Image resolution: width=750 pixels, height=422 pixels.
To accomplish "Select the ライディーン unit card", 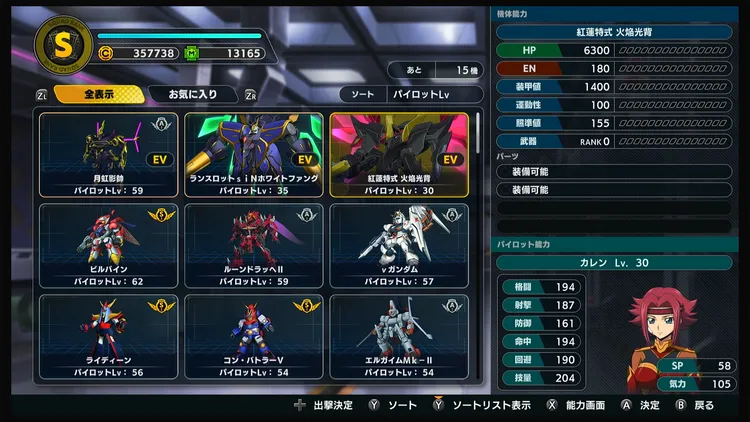I will pyautogui.click(x=108, y=337).
